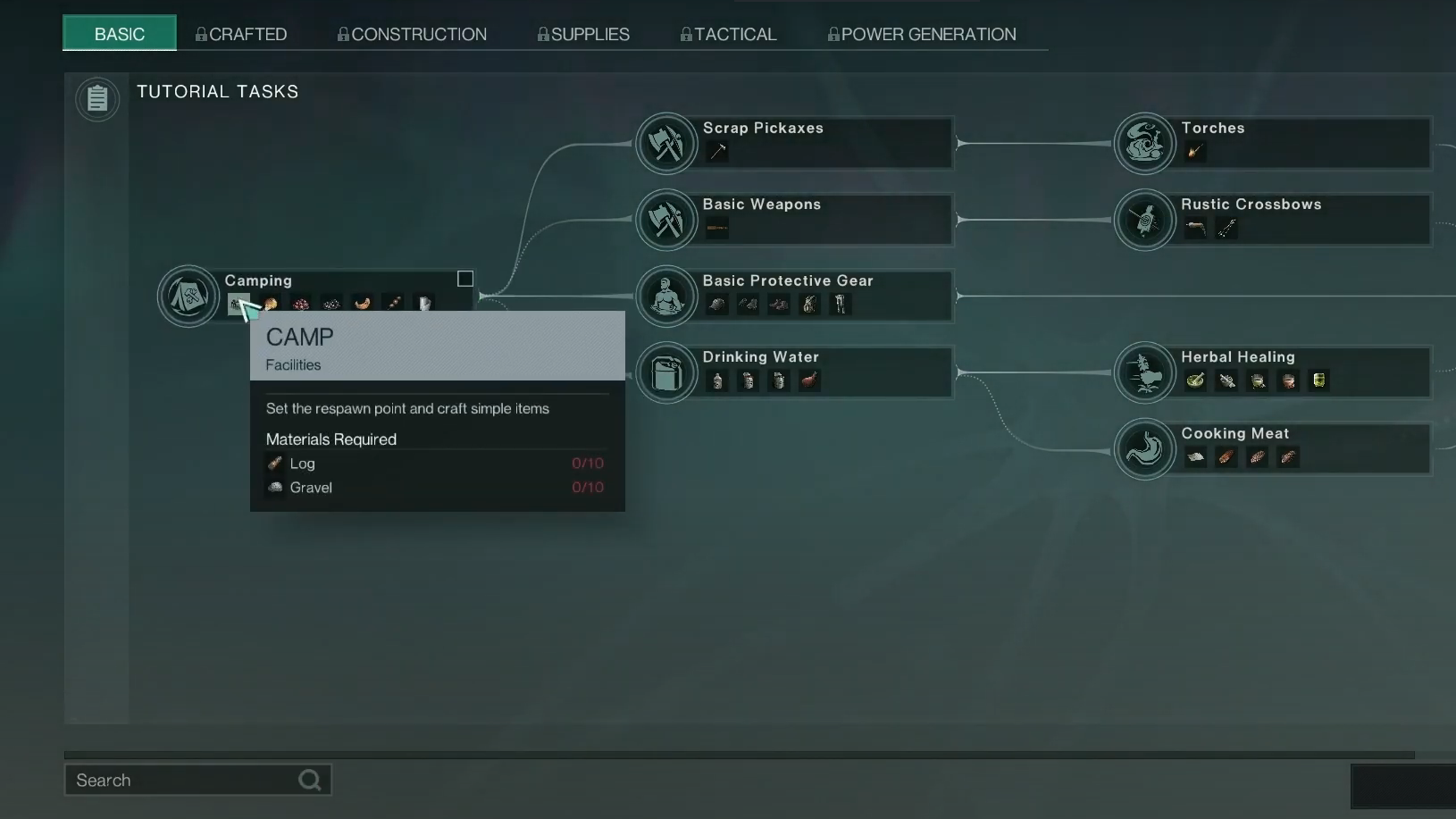Viewport: 1456px width, 819px height.
Task: Open the POWER GENERATION tab
Action: click(922, 33)
